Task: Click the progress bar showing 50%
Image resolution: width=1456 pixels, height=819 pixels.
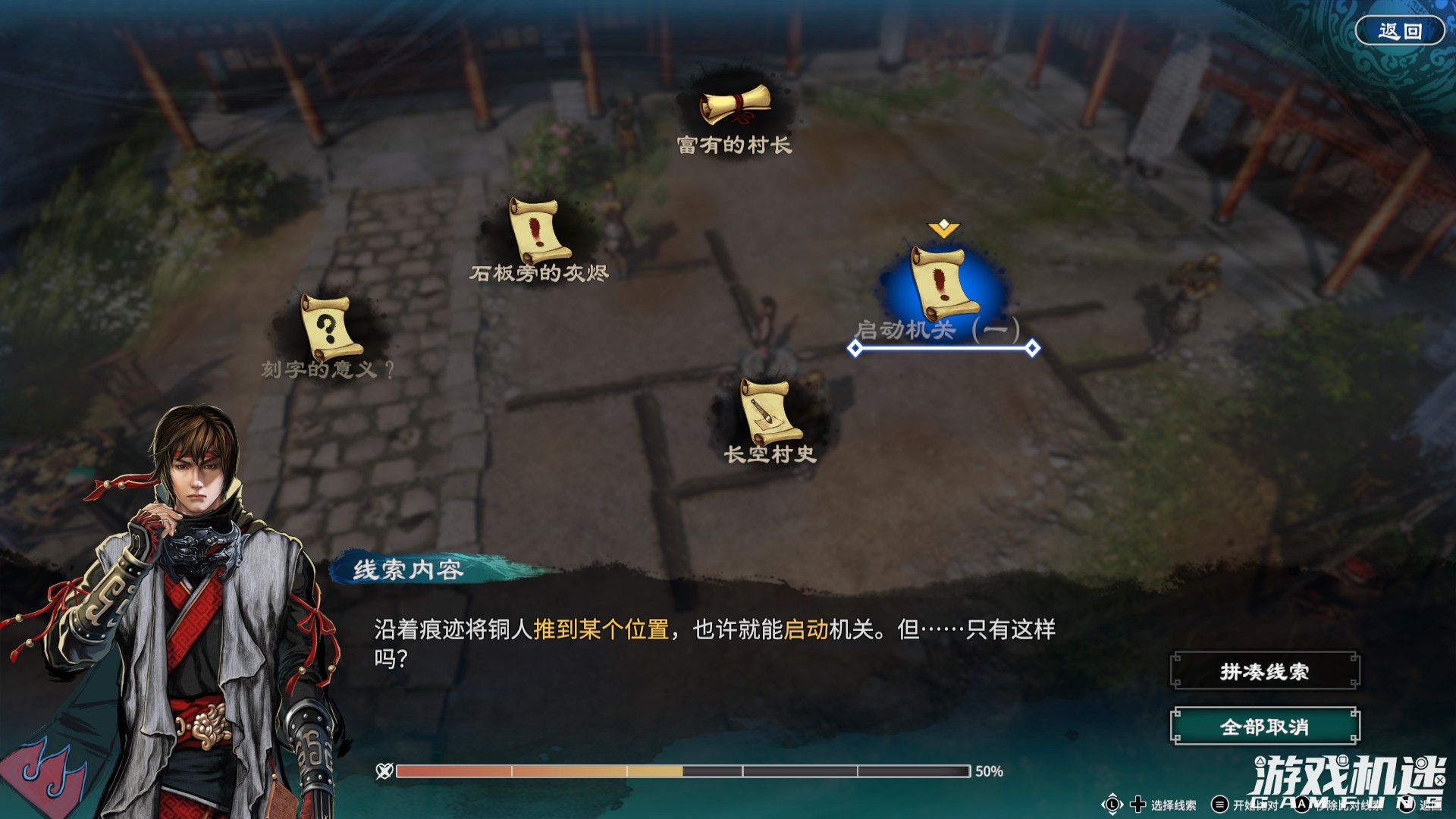Action: [682, 772]
